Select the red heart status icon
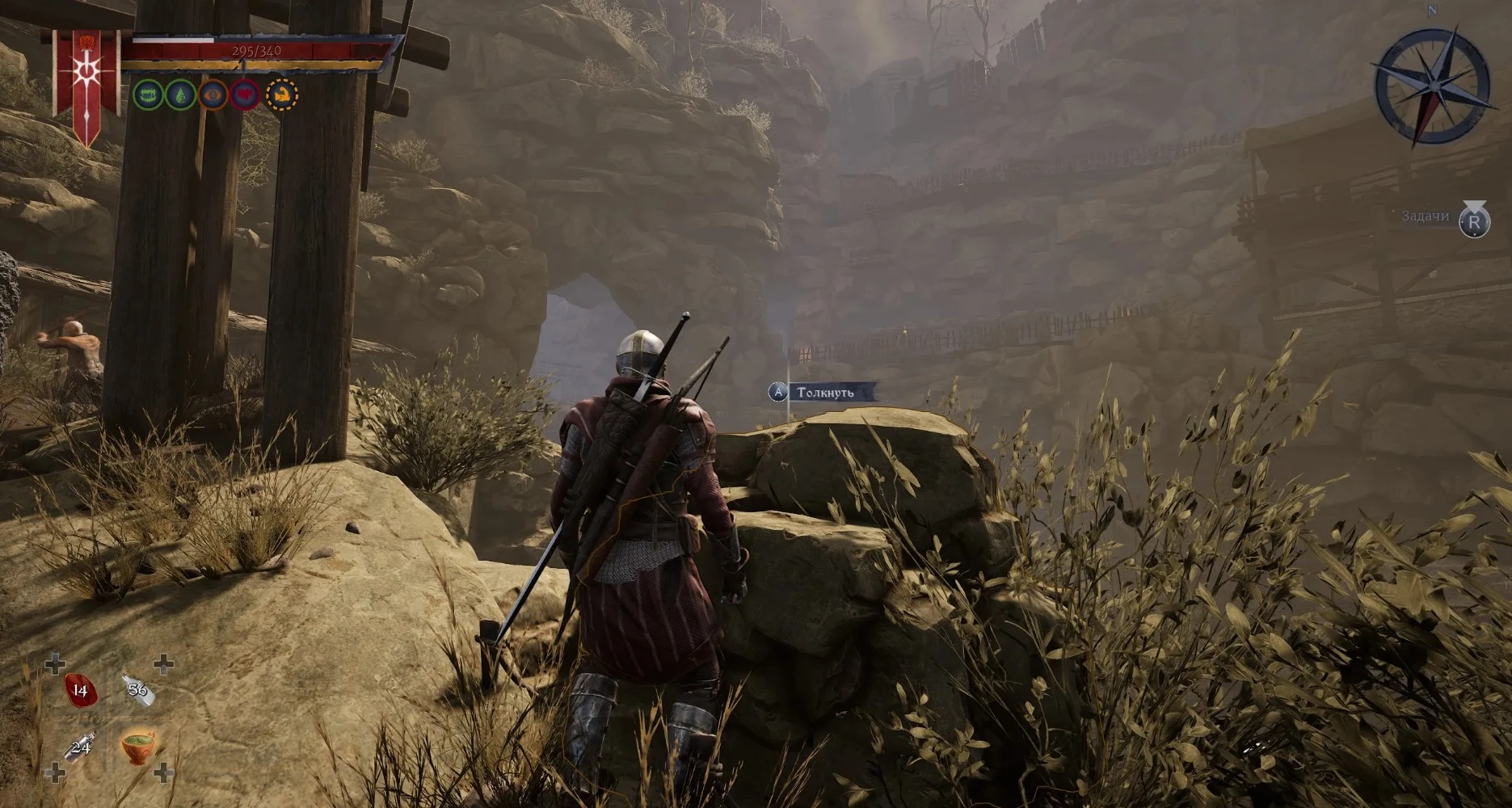The height and width of the screenshot is (808, 1512). pos(246,95)
